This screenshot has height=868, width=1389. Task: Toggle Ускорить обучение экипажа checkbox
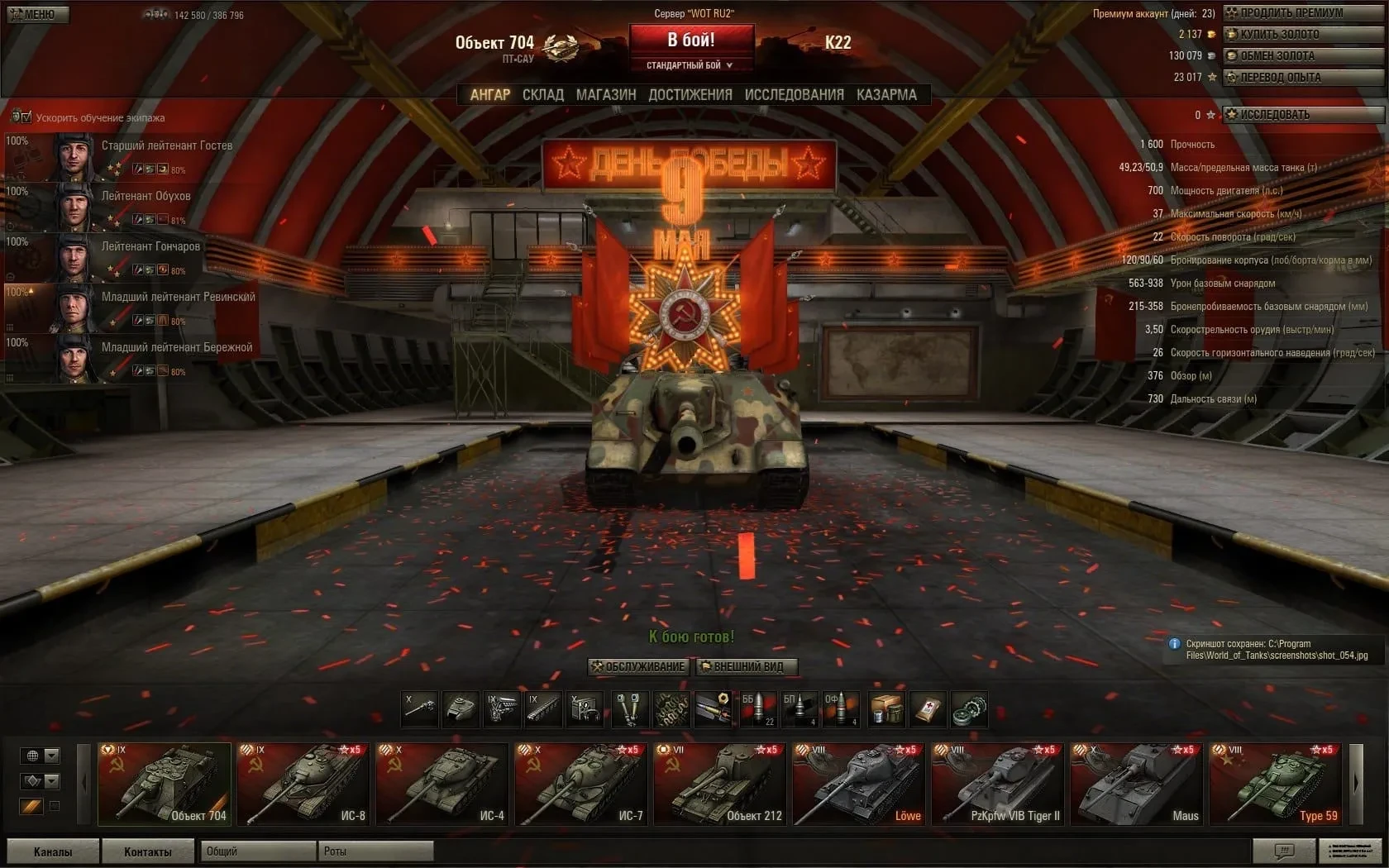tap(21, 117)
